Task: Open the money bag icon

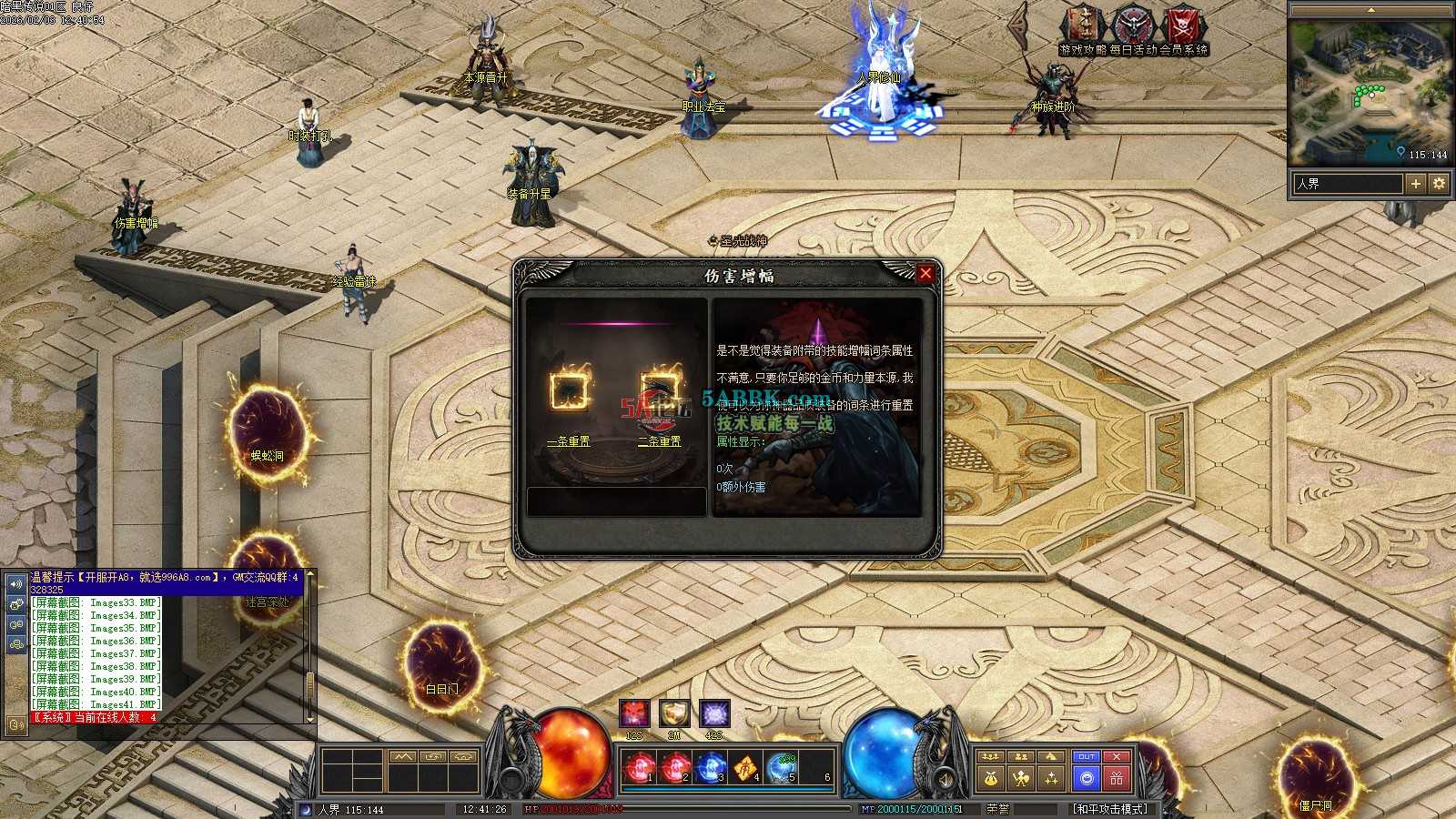Action: point(991,778)
